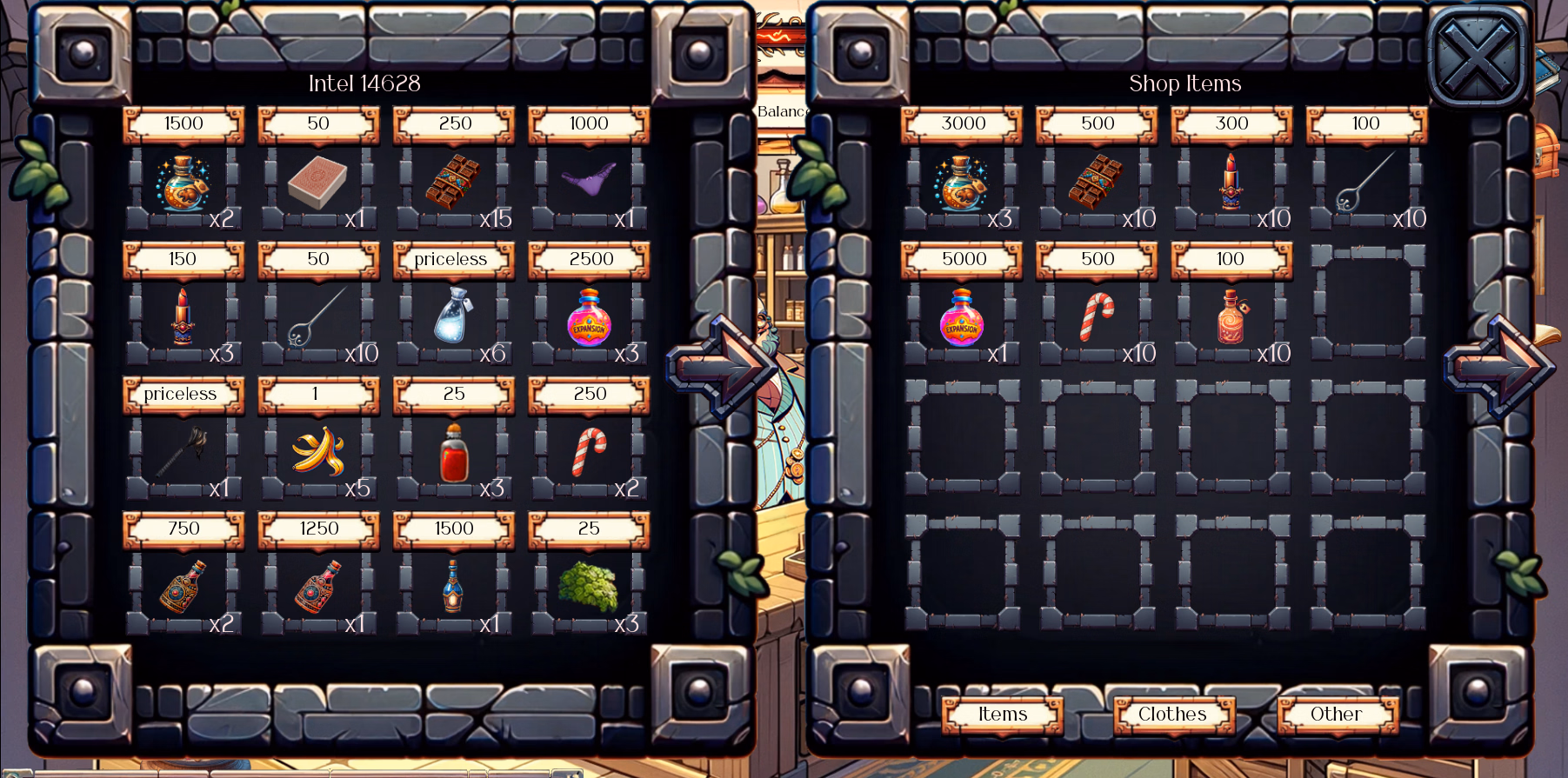Screen dimensions: 1568x778
Task: Buy the candy cane from shop
Action: pyautogui.click(x=1097, y=316)
